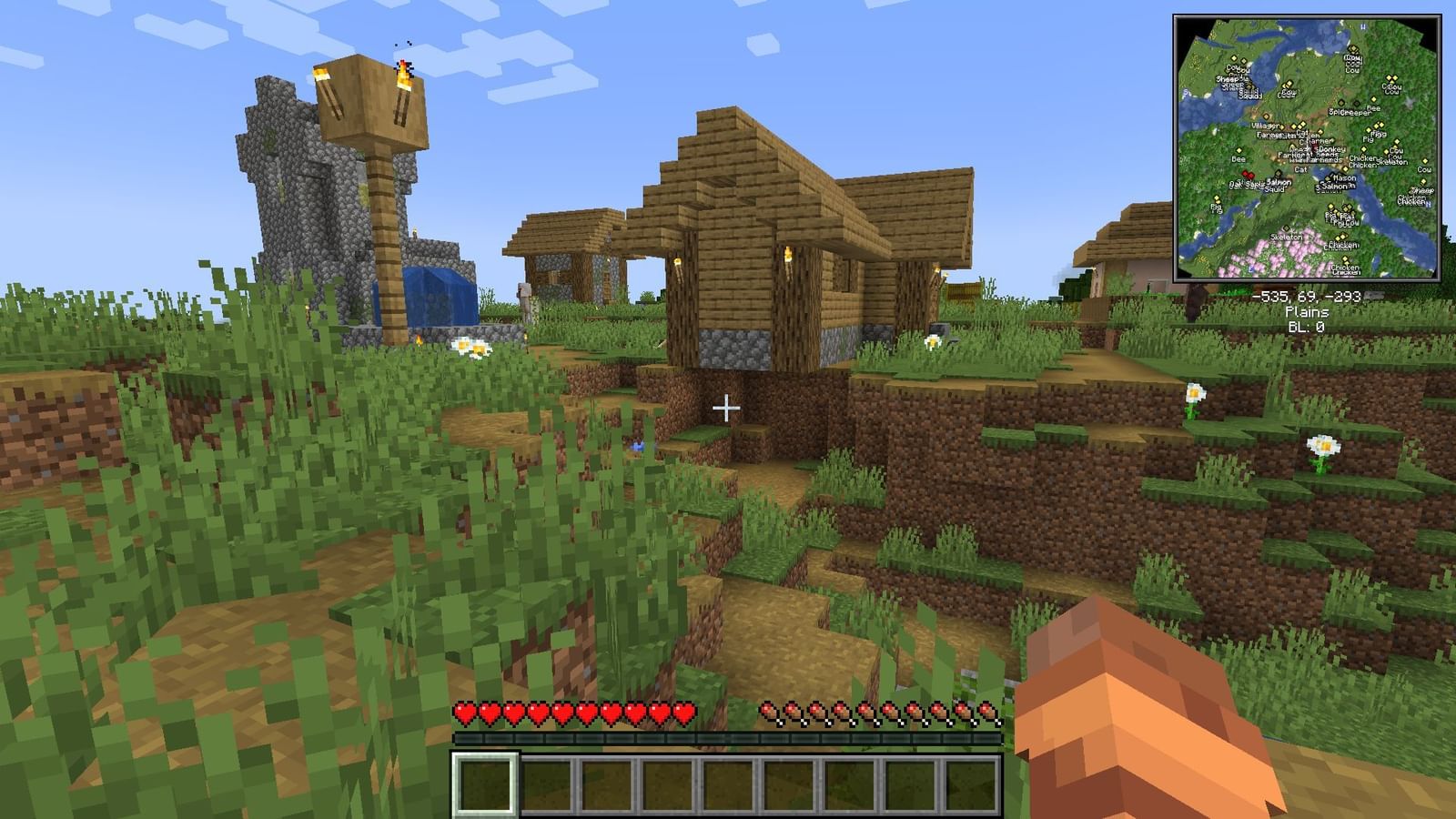Click the Plains biome label under the minimap
Screen dimensions: 1456x819
click(x=1308, y=309)
